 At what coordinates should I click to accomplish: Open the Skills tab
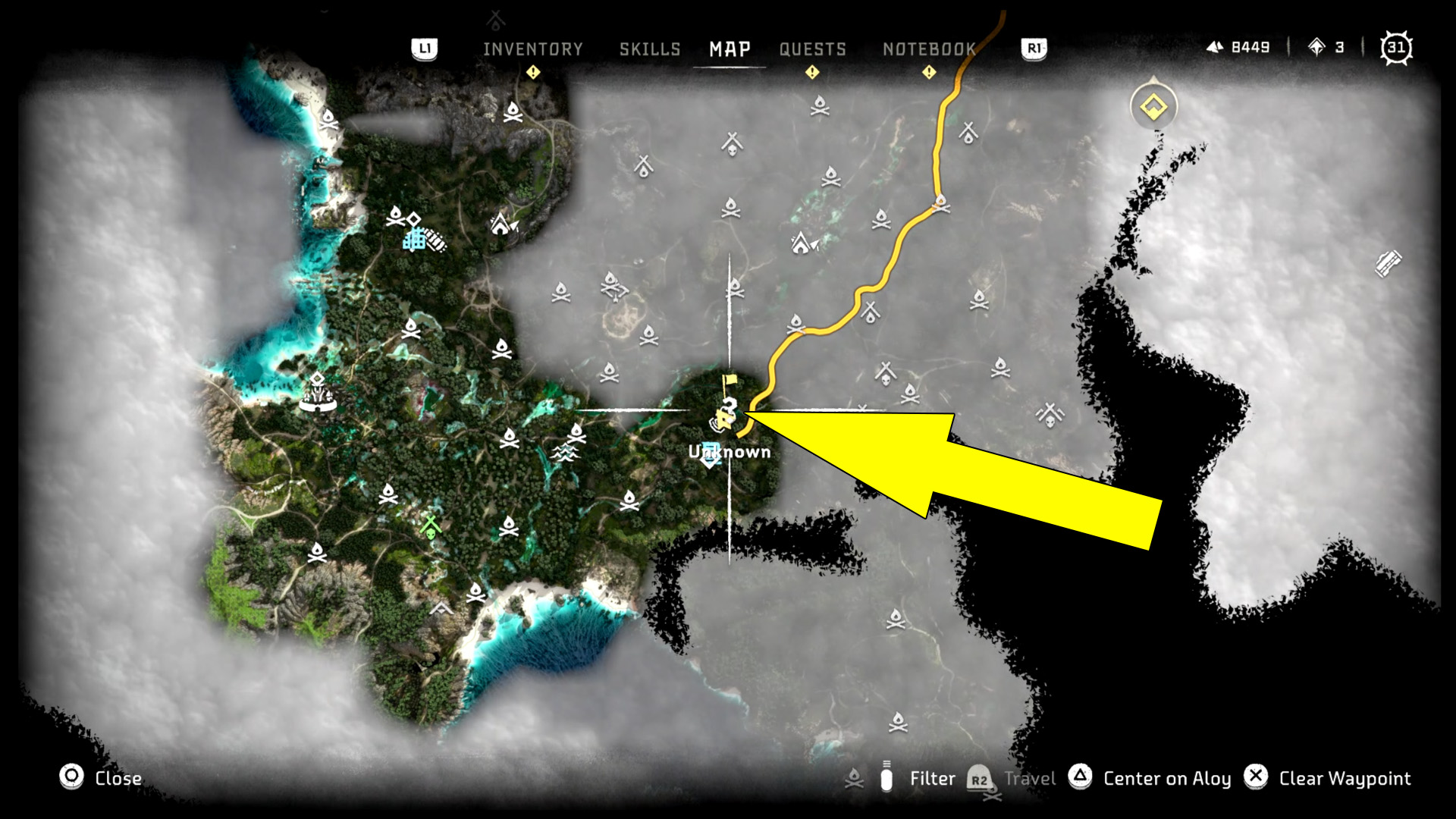650,49
